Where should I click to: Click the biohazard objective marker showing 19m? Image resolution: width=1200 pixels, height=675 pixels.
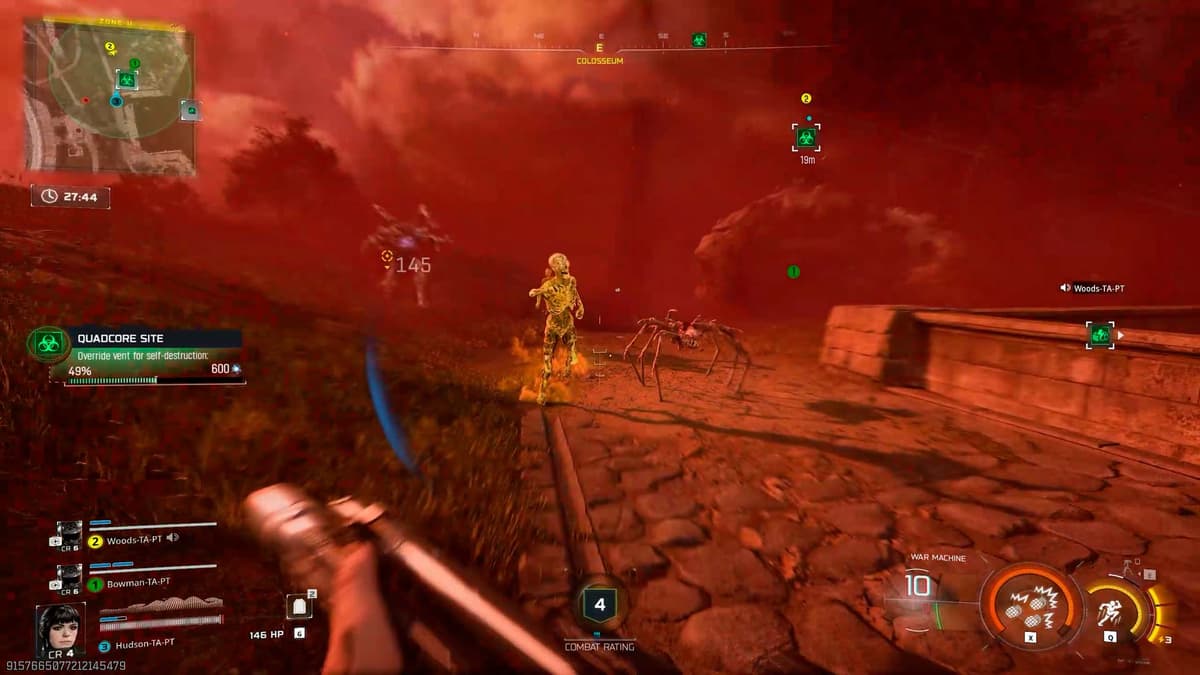(x=806, y=137)
